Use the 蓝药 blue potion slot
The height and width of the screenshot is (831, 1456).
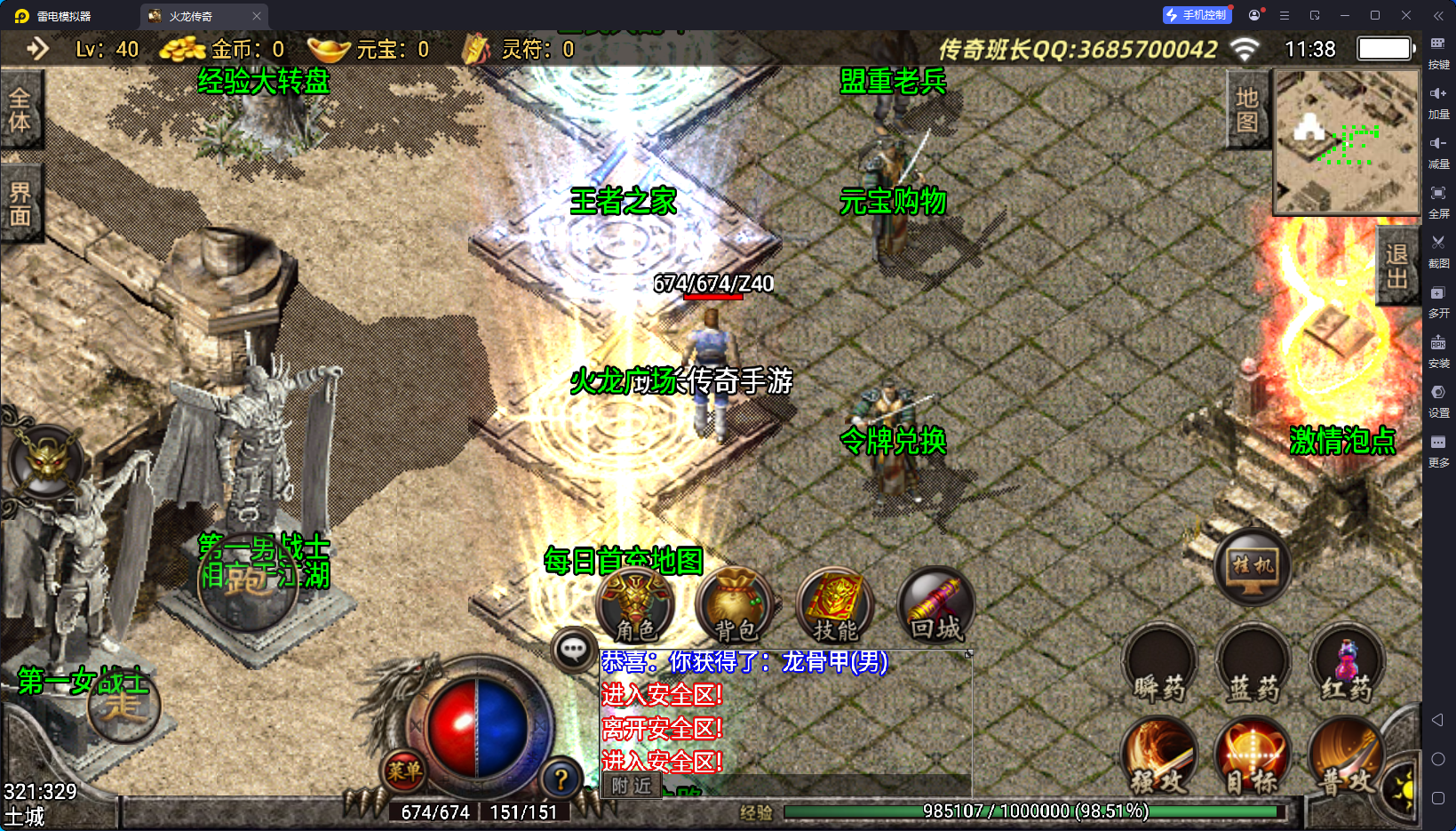pyautogui.click(x=1253, y=665)
